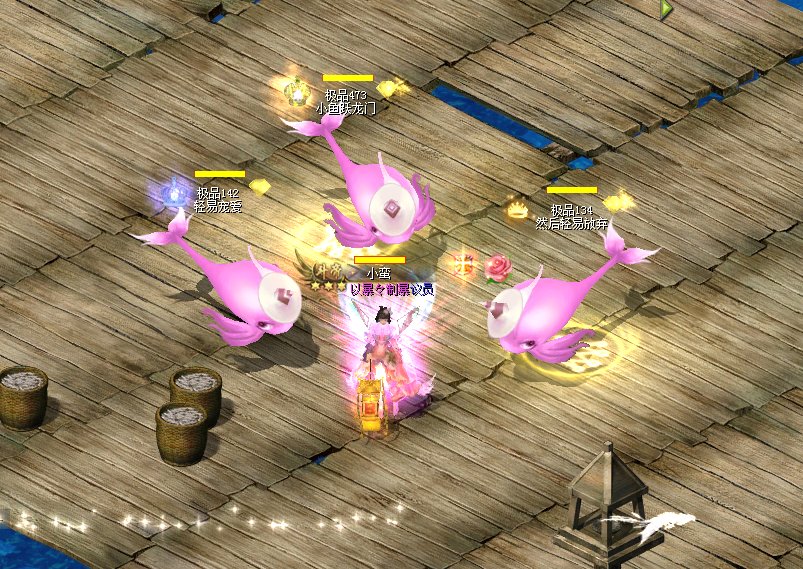The width and height of the screenshot is (803, 569).
Task: Click the green arrow expander button
Action: pos(666,9)
